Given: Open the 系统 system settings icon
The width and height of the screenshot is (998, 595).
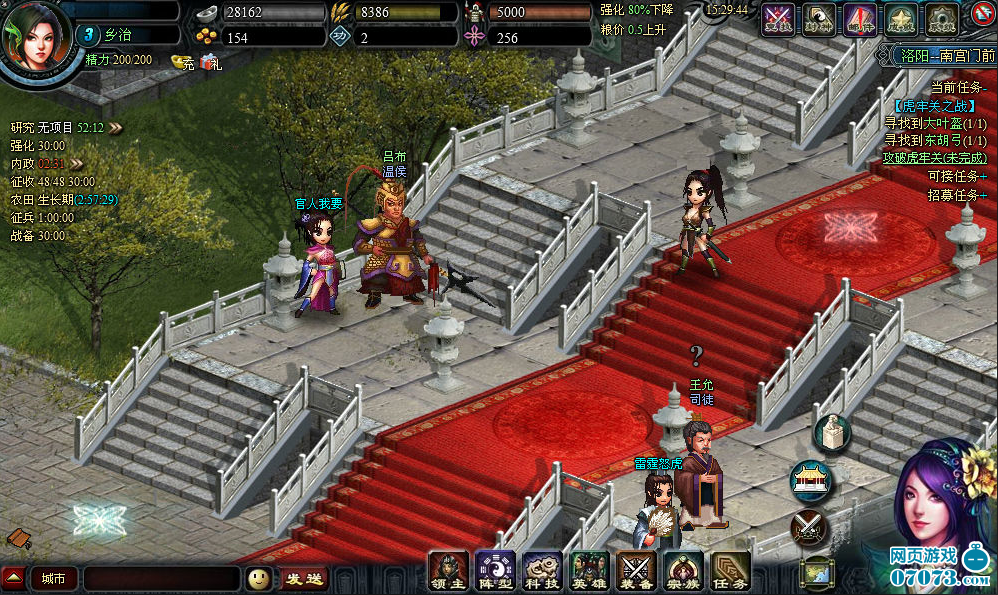Looking at the screenshot, I should pos(941,19).
